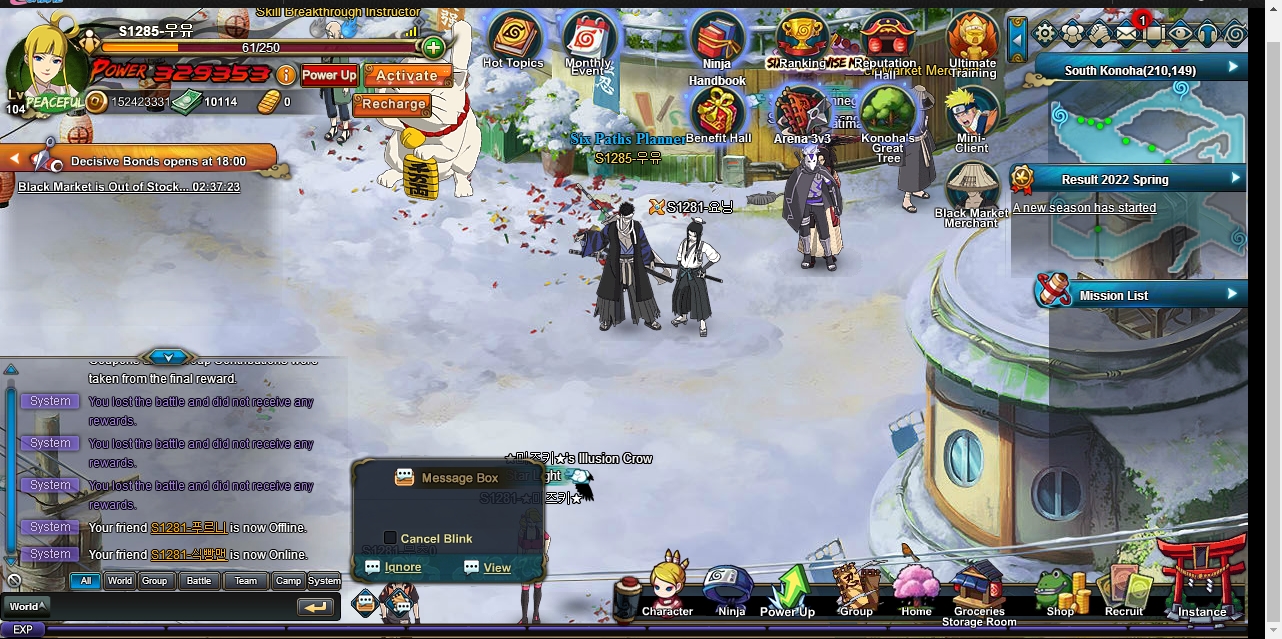Image resolution: width=1282 pixels, height=639 pixels.
Task: Switch to the World chat tab
Action: point(120,580)
